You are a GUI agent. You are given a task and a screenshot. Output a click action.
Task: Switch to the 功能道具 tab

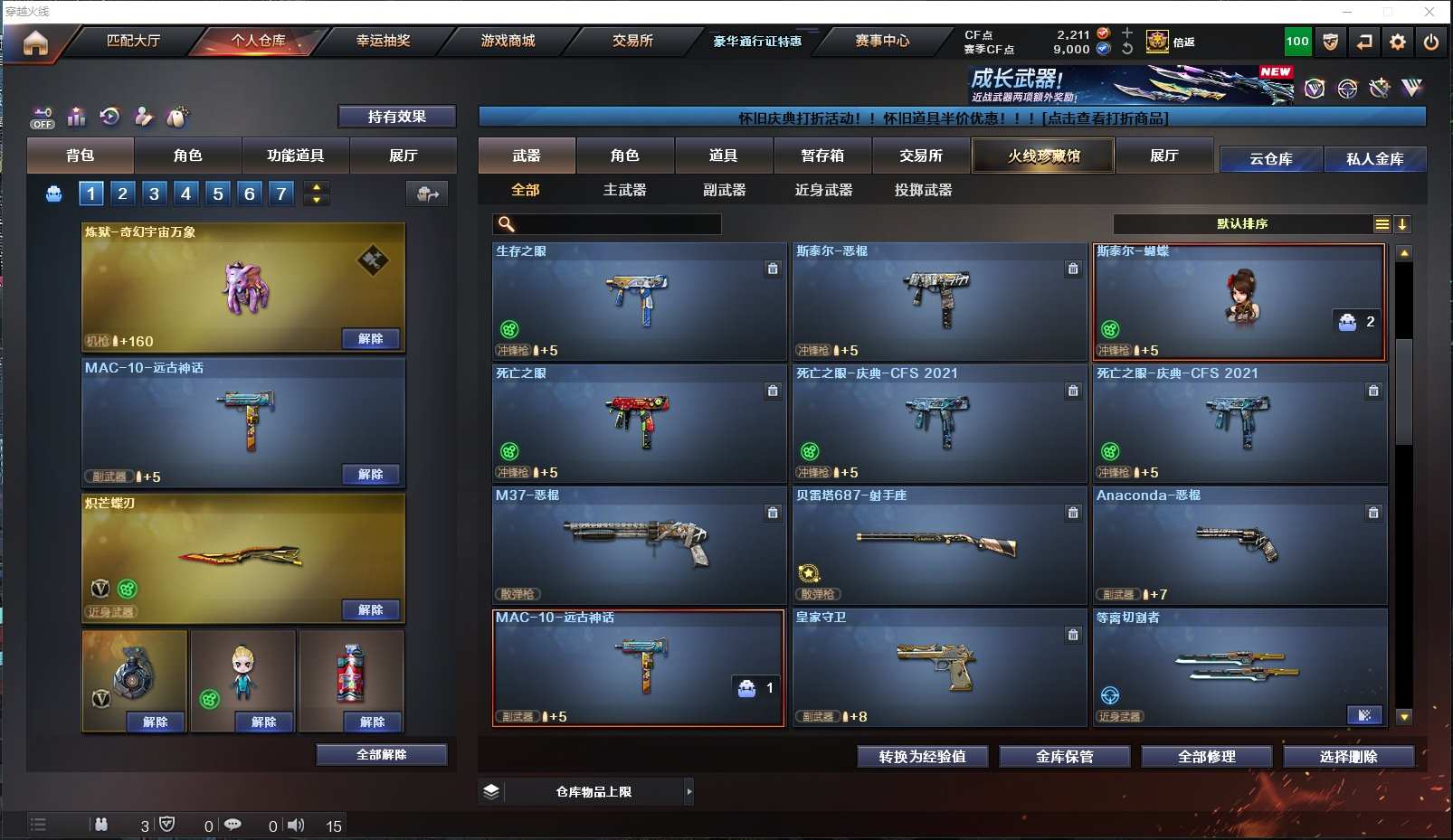(x=295, y=156)
